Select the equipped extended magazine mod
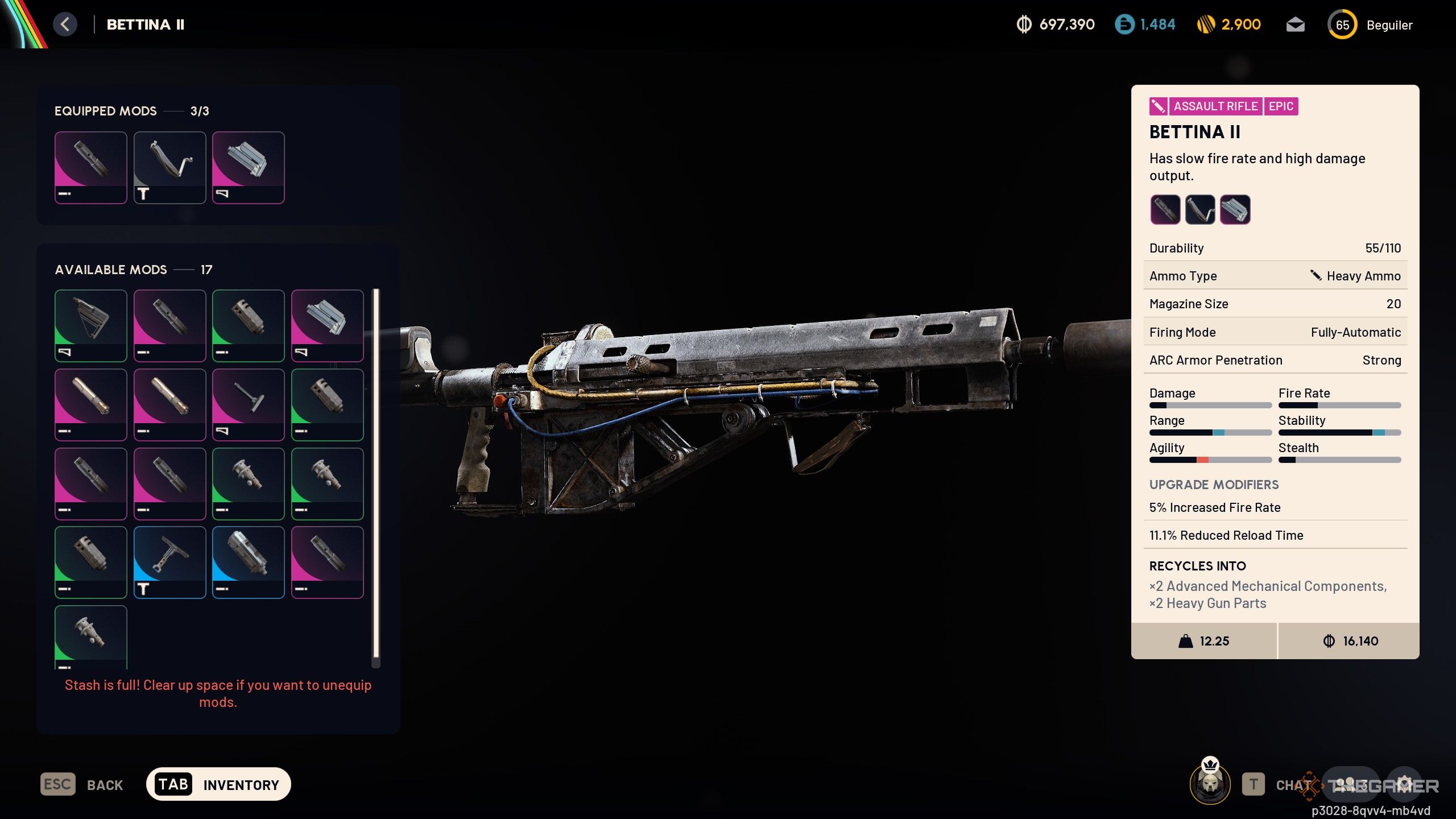The image size is (1456, 819). coord(249,167)
